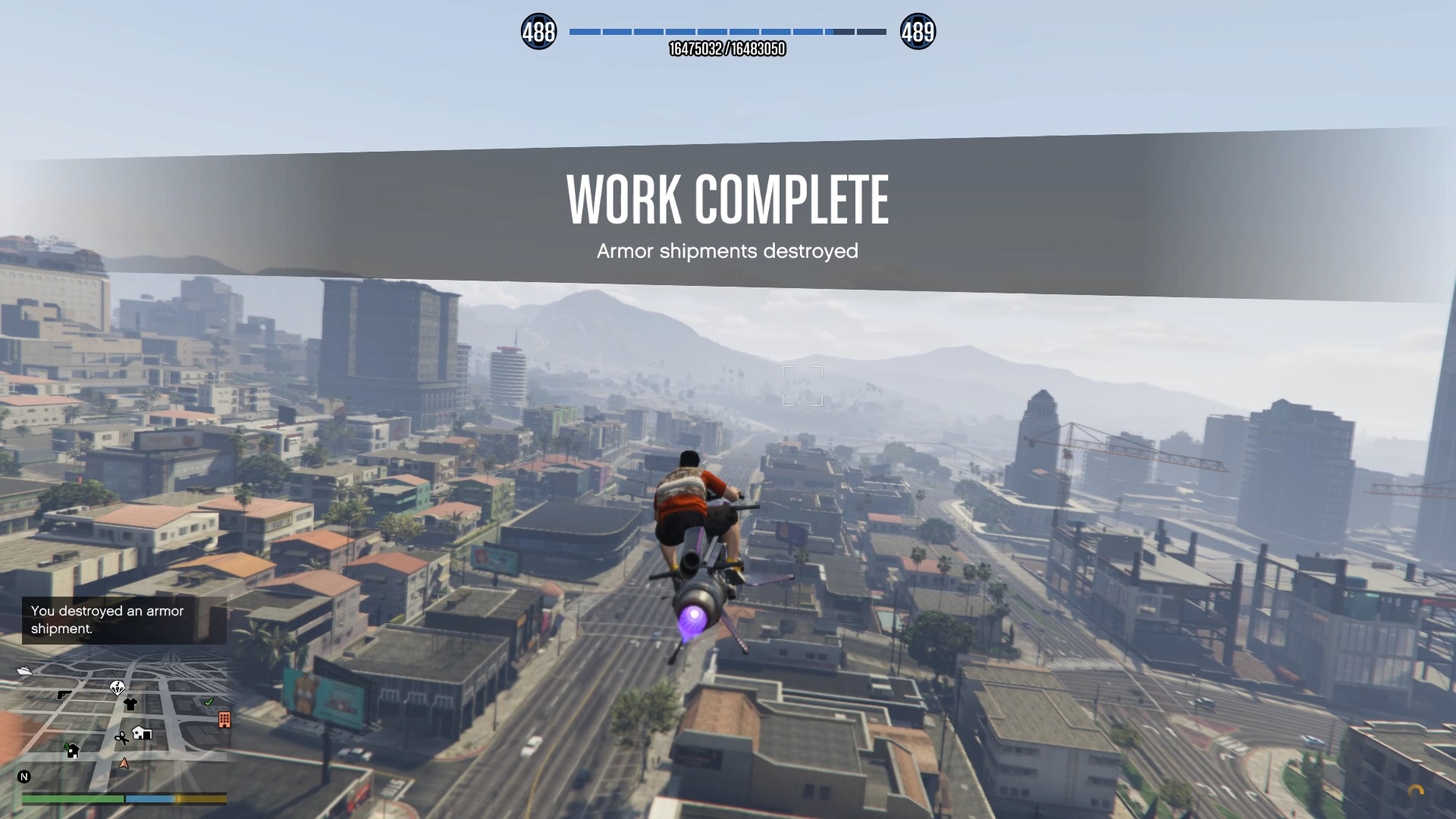Select the parachute drop blip with J logo
The image size is (1456, 819).
pos(118,688)
